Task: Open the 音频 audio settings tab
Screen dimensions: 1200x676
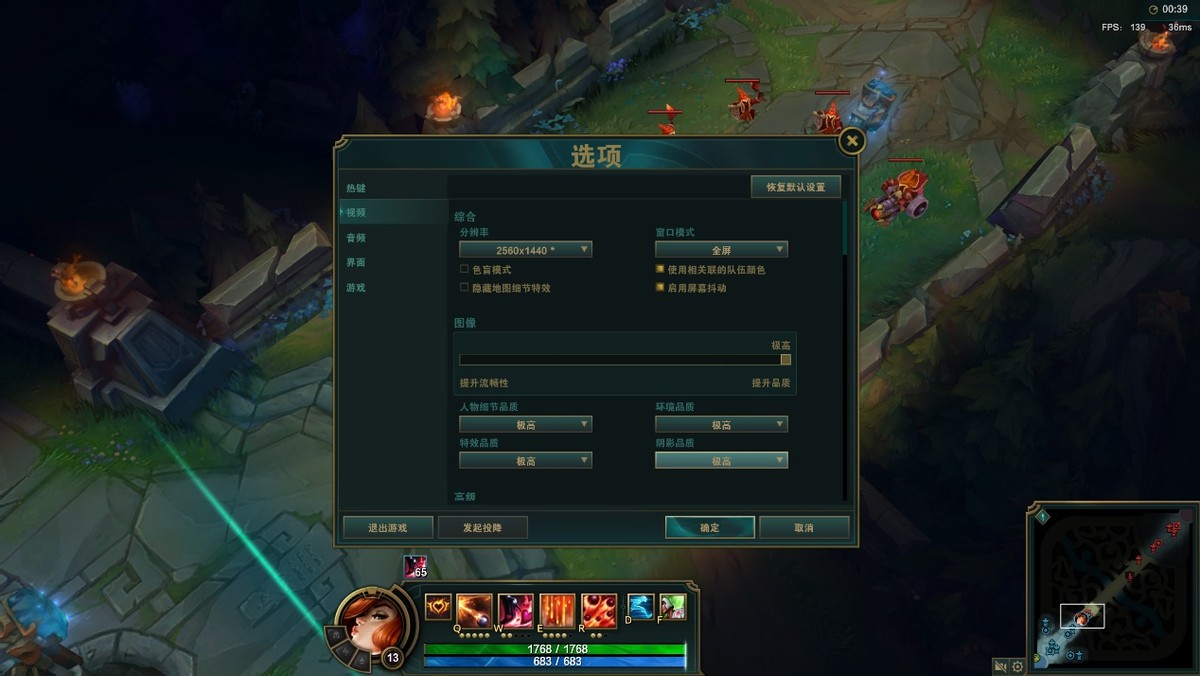Action: click(x=357, y=238)
